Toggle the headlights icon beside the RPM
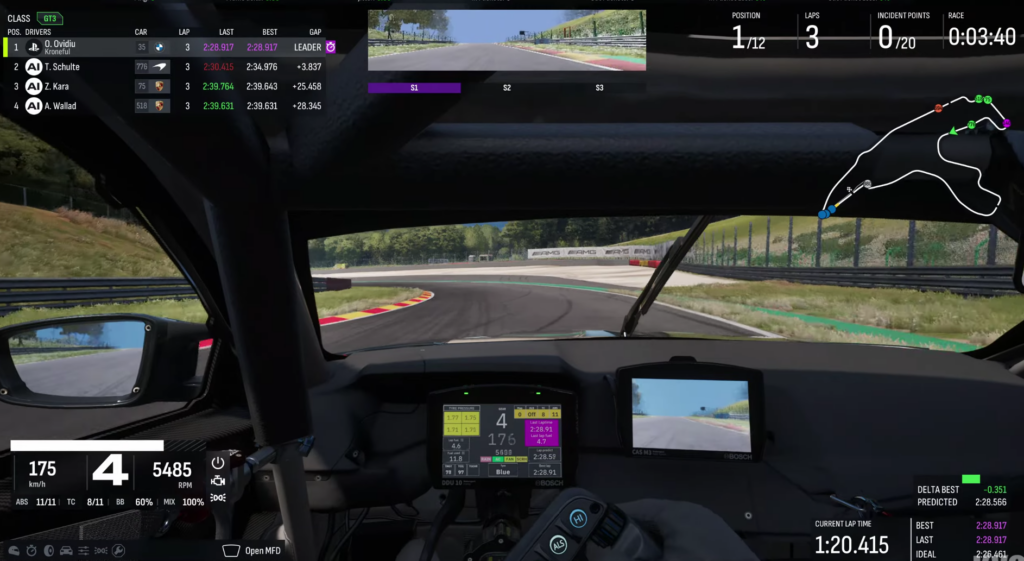The width and height of the screenshot is (1024, 561). [218, 497]
